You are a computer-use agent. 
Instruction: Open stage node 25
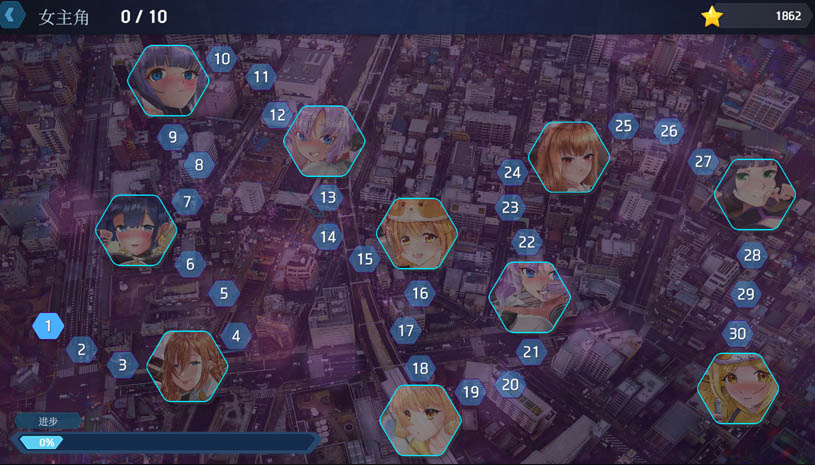623,126
